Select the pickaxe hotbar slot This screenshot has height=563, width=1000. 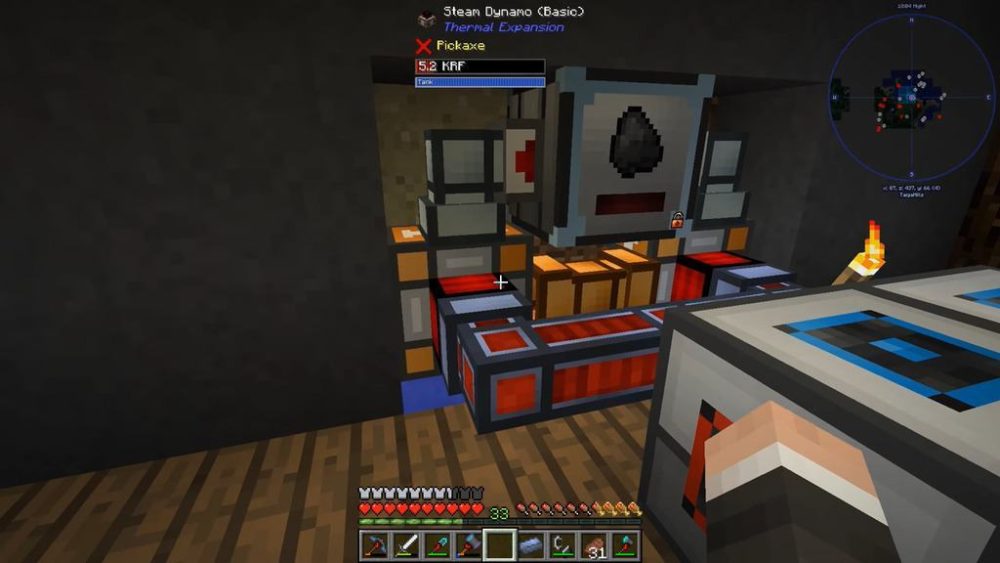pyautogui.click(x=375, y=545)
